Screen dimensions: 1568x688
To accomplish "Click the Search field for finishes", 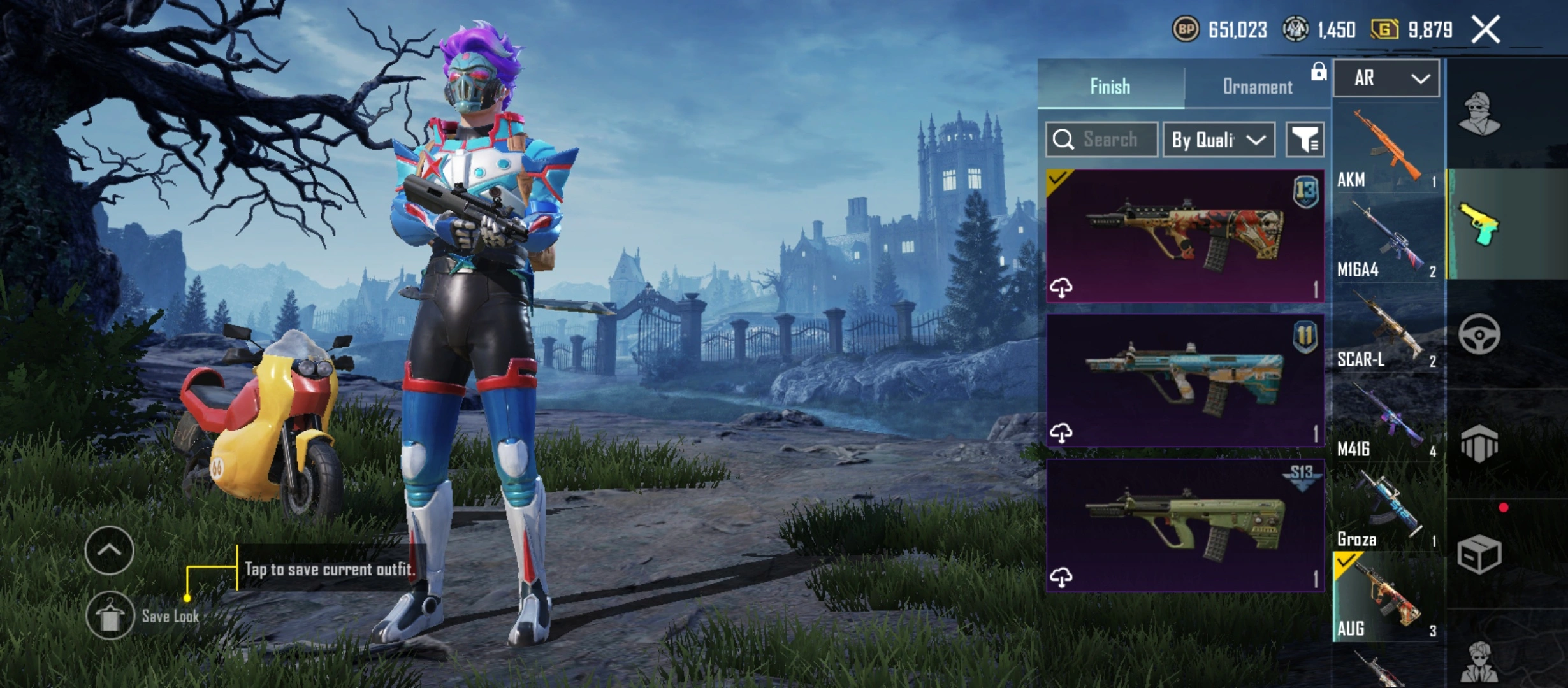I will click(1102, 140).
